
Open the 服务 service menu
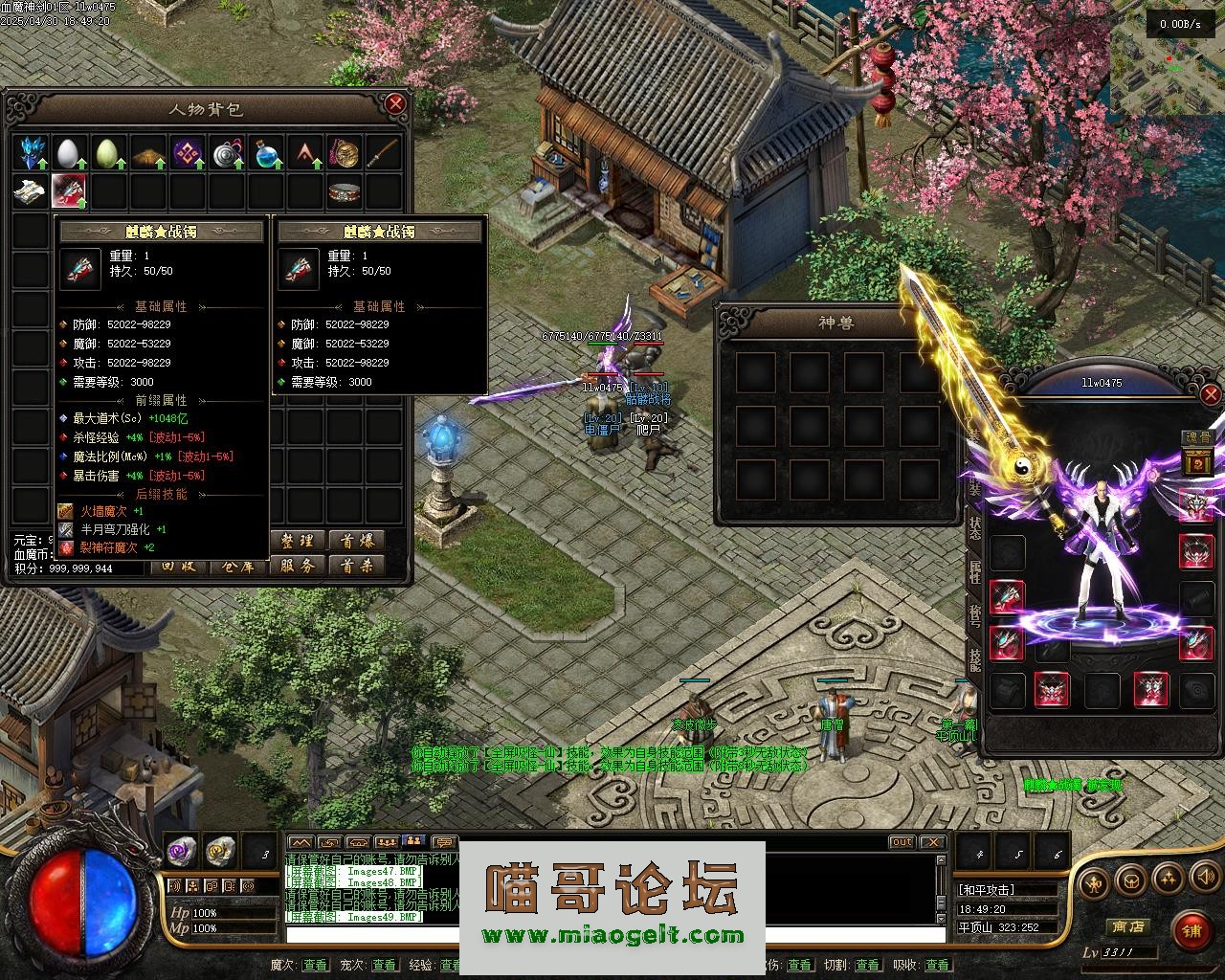[298, 566]
